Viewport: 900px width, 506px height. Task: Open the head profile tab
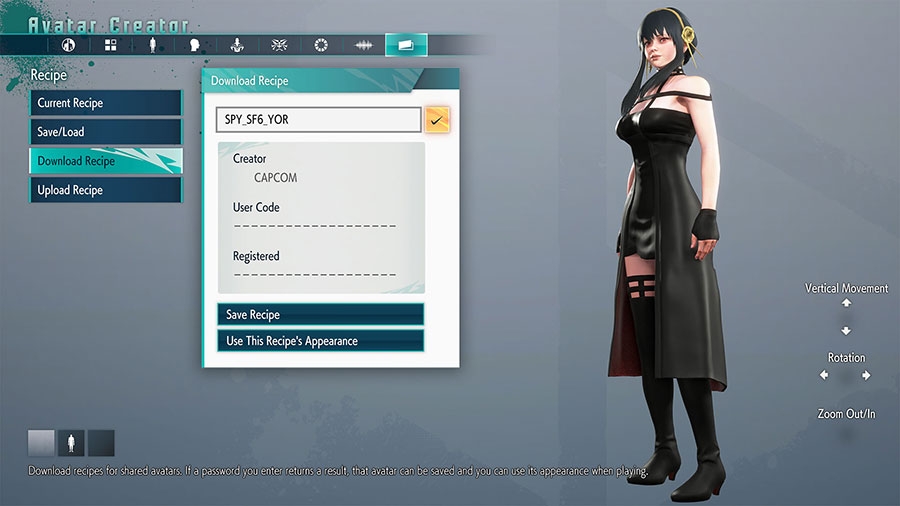pyautogui.click(x=195, y=45)
